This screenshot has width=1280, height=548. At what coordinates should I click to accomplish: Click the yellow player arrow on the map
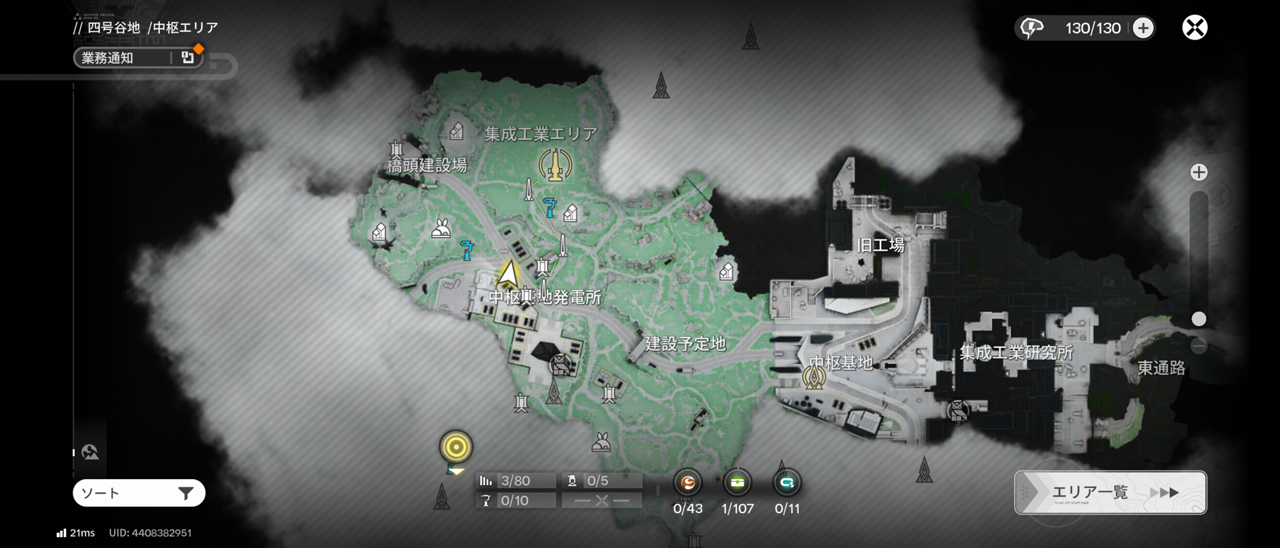(509, 272)
